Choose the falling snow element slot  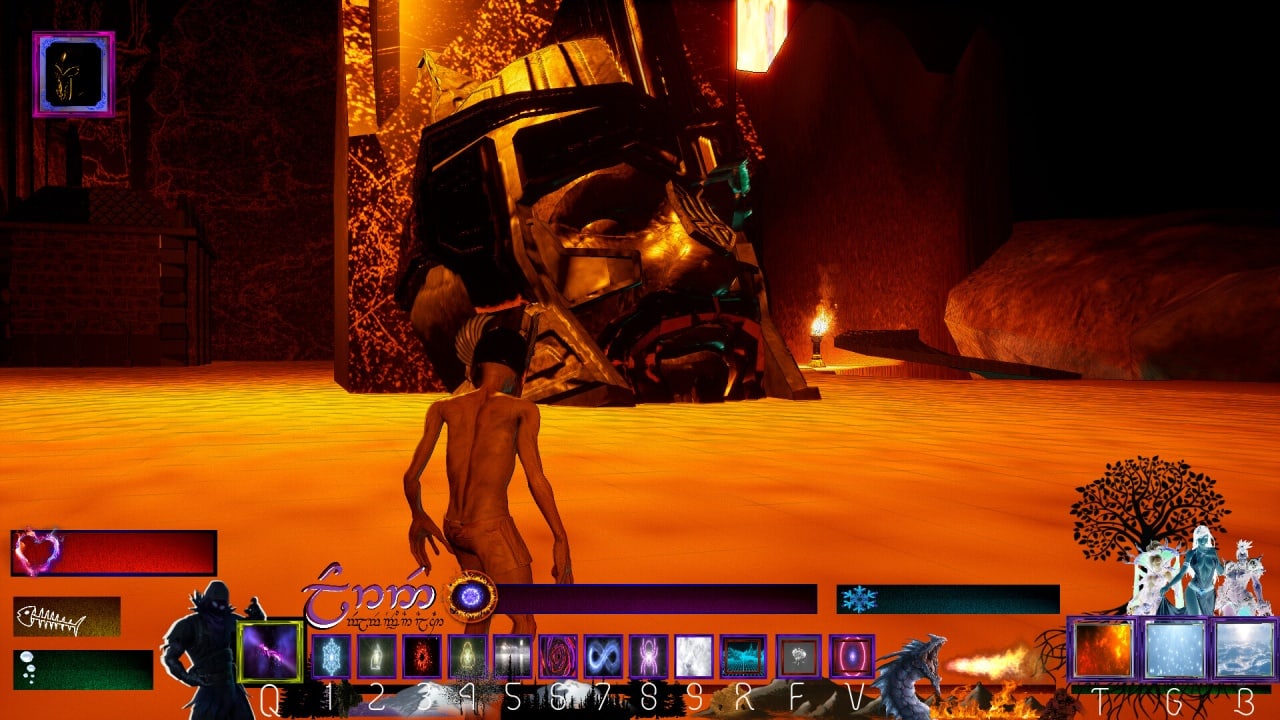(1174, 650)
